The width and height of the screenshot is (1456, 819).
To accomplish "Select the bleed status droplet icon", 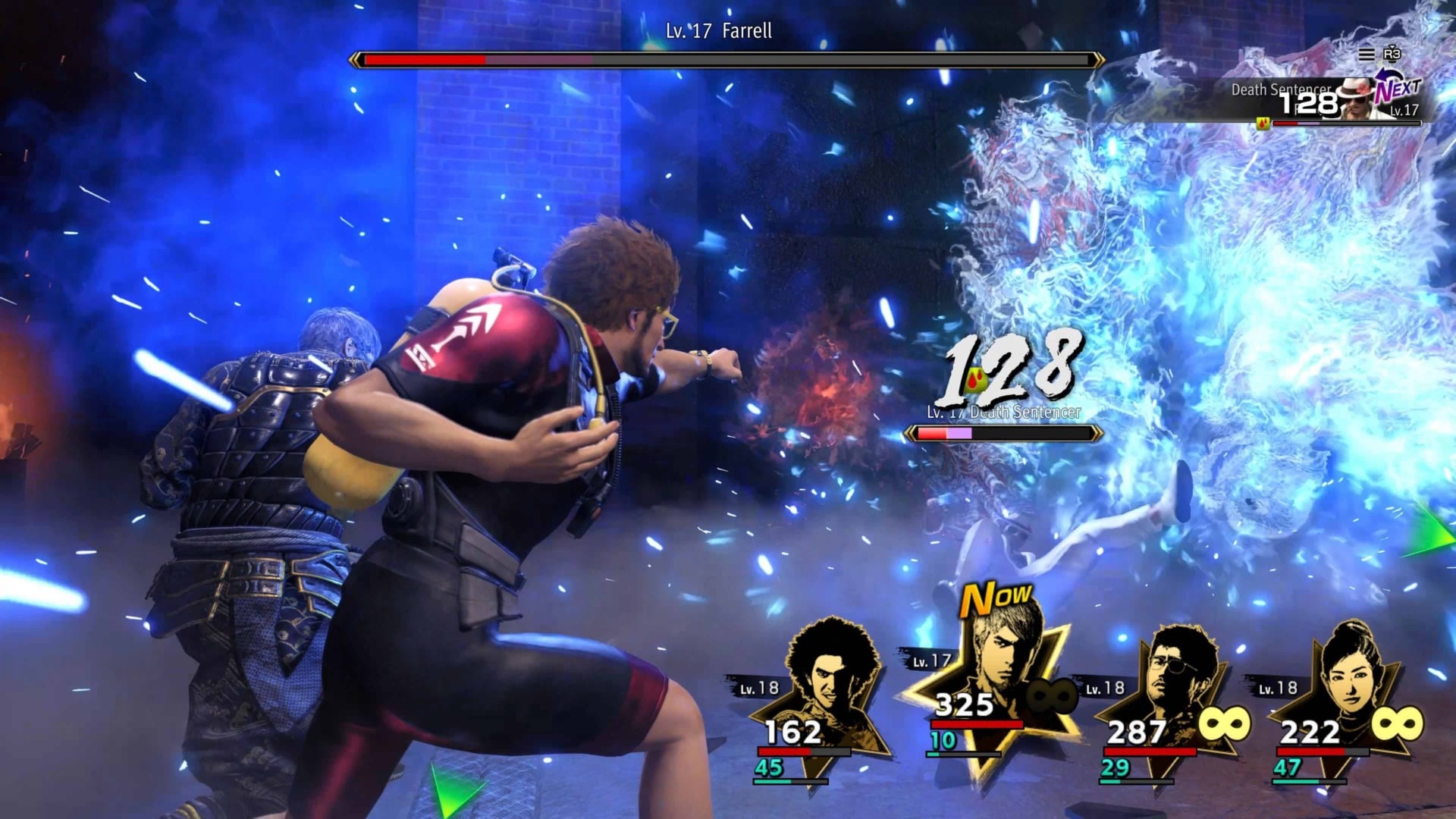I will (x=976, y=380).
